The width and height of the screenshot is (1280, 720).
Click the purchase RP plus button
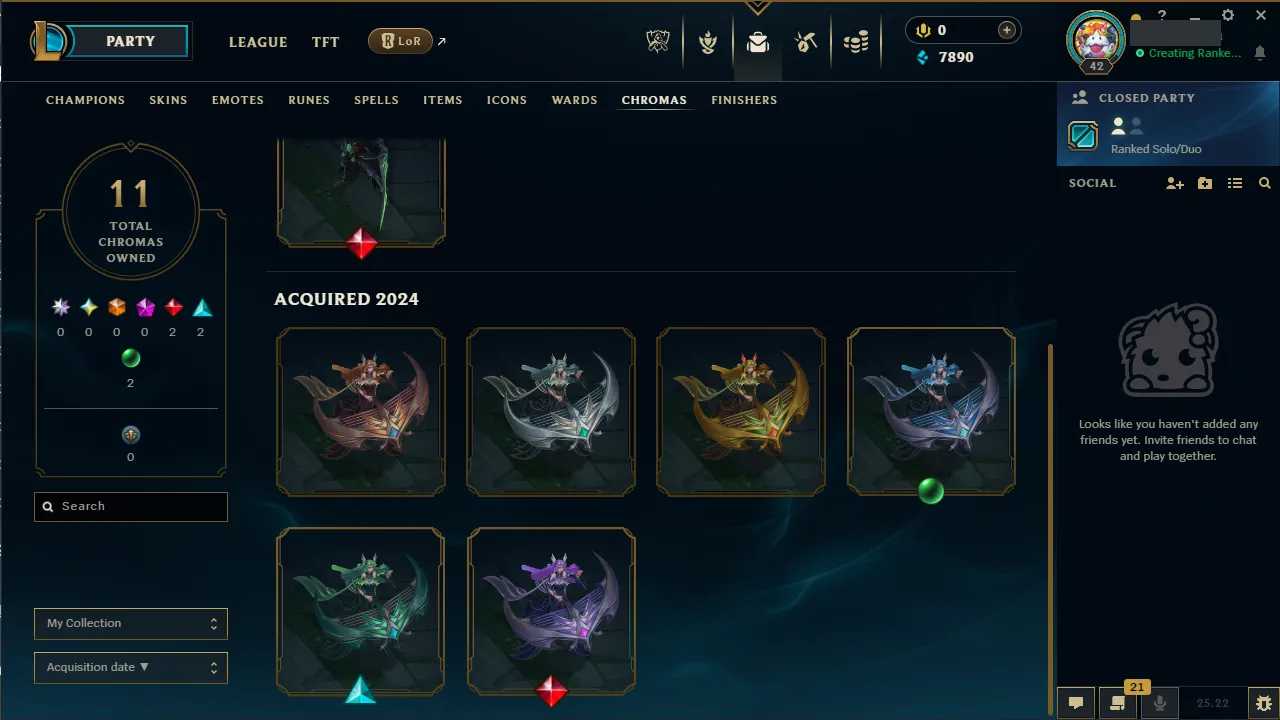click(1006, 30)
